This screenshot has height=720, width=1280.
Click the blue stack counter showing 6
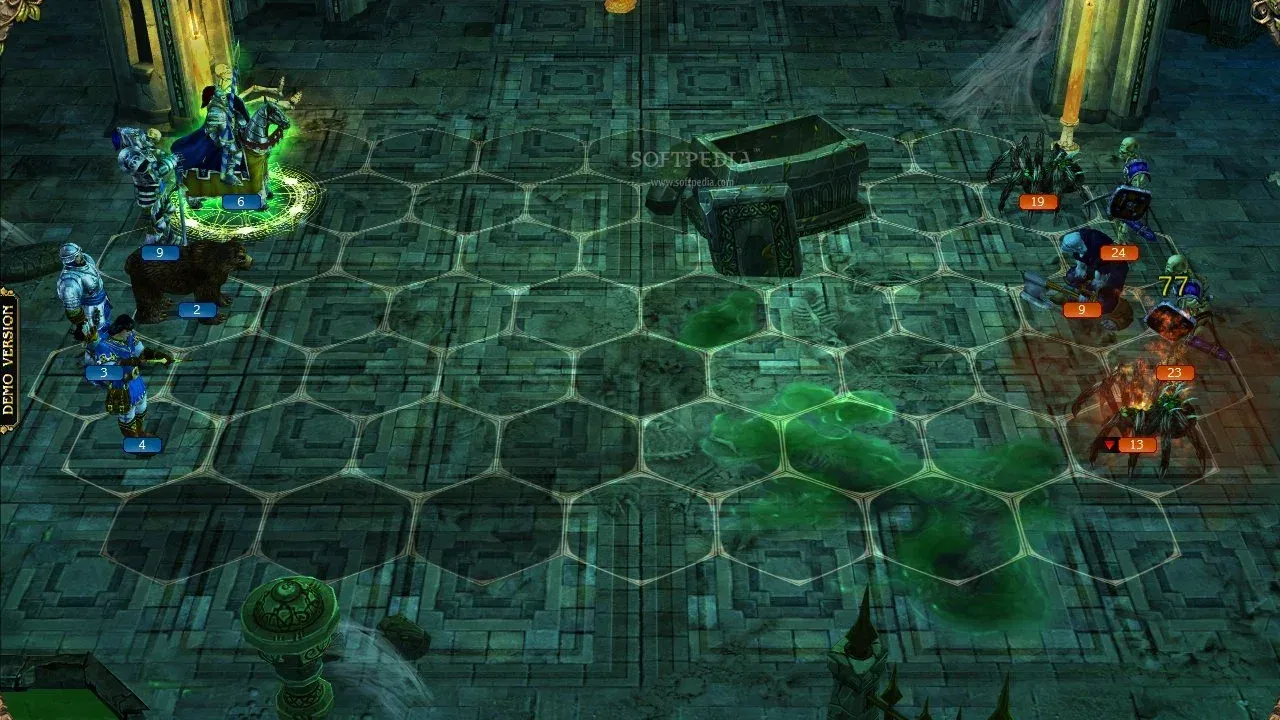(238, 200)
